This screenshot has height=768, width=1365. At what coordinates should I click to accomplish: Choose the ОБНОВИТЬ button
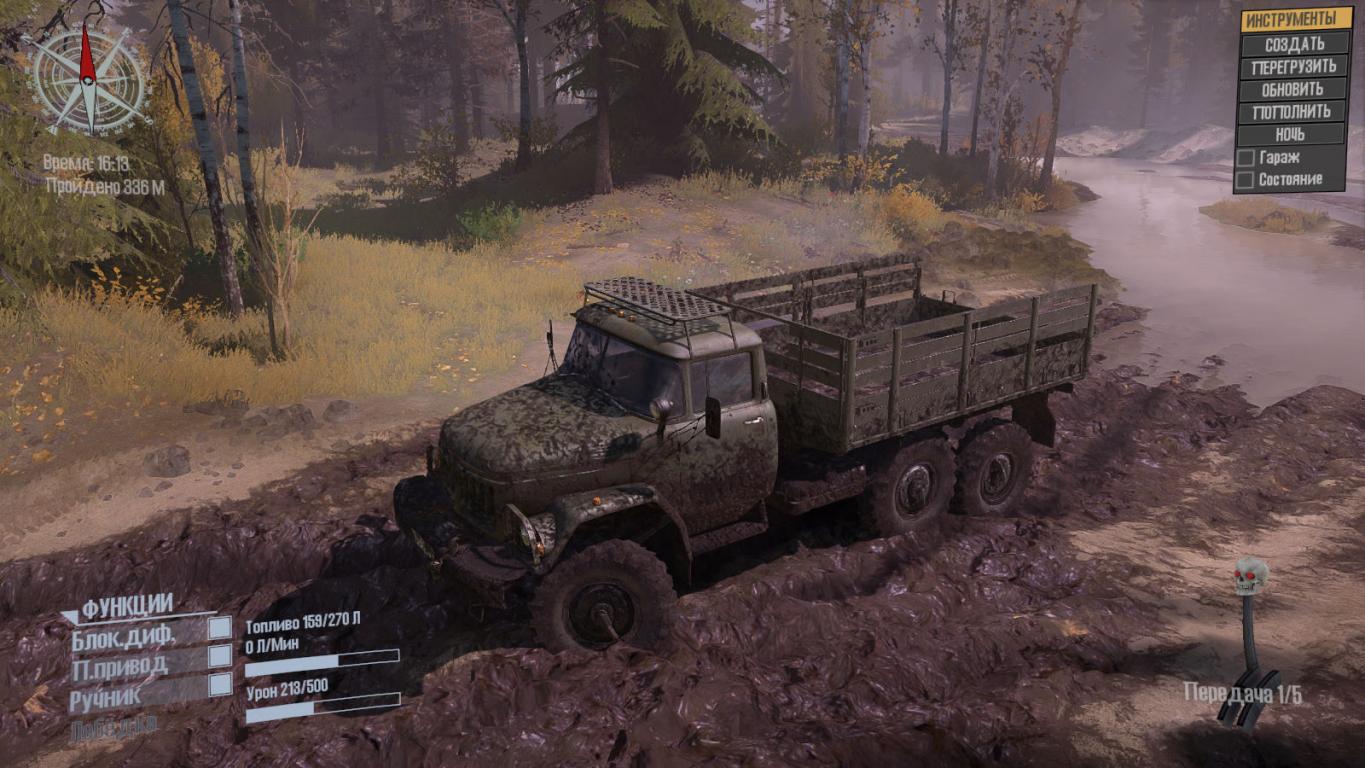(1294, 89)
